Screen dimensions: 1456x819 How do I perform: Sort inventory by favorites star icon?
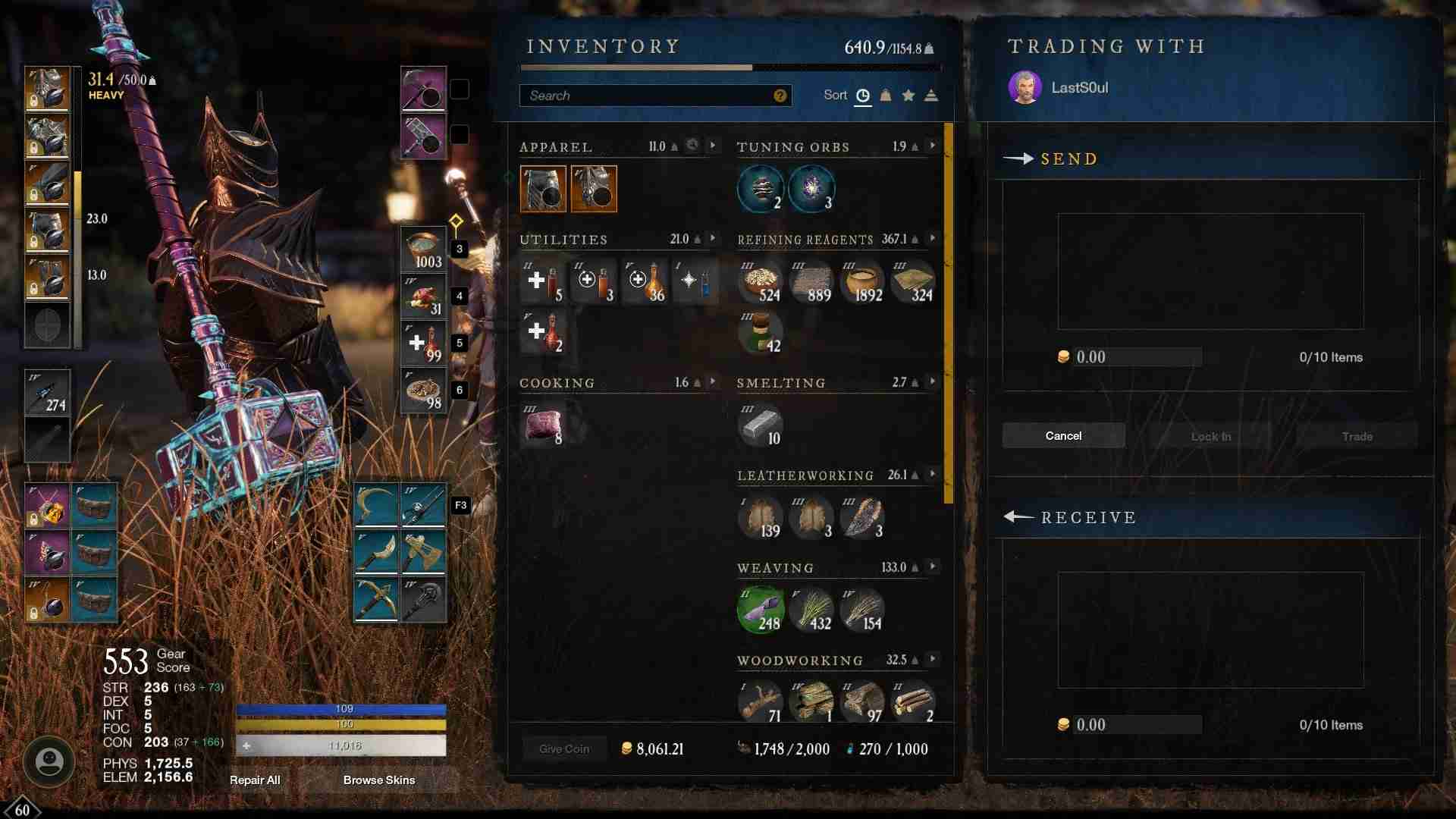tap(908, 95)
